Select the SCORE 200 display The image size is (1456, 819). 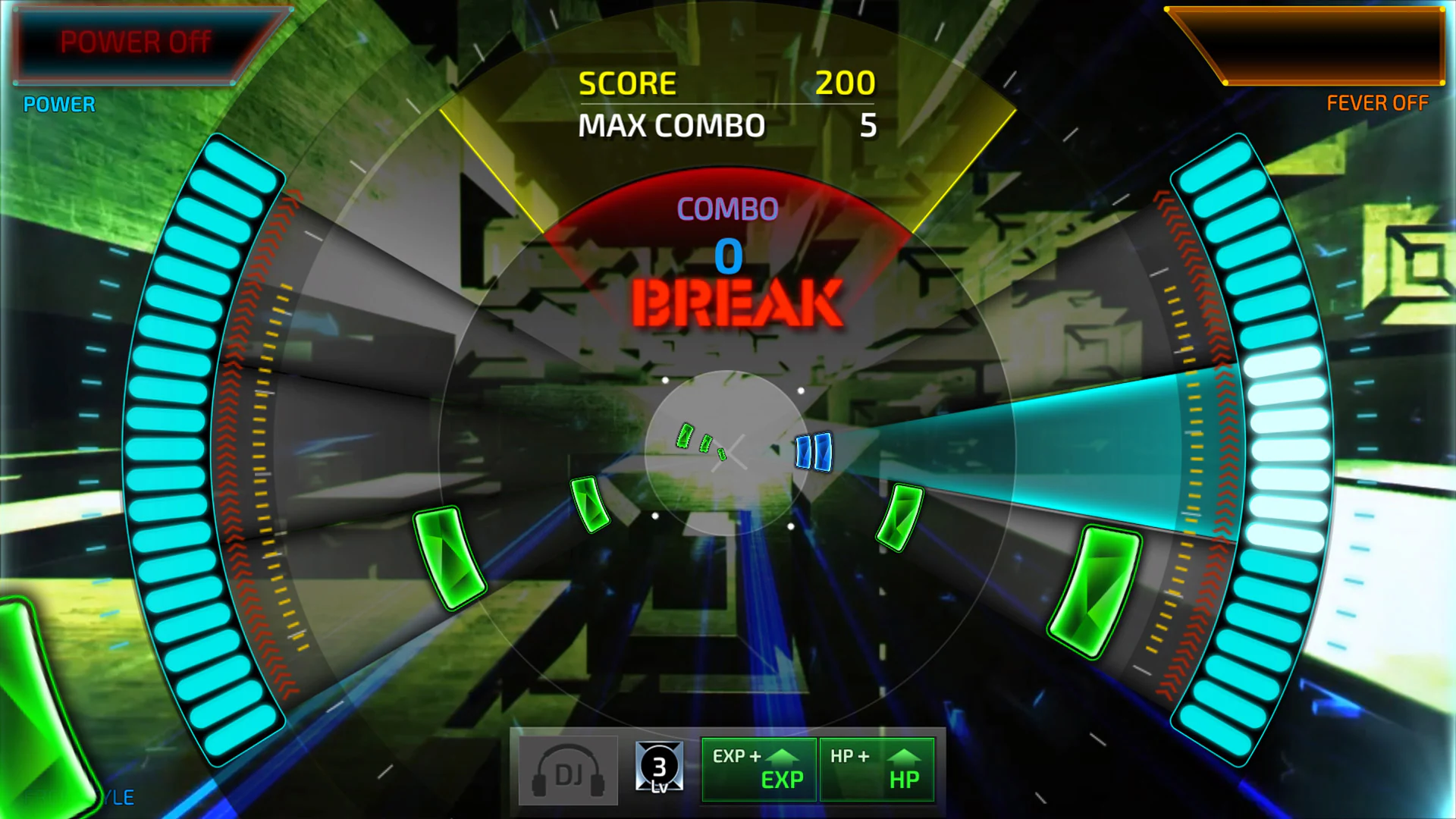pyautogui.click(x=726, y=82)
